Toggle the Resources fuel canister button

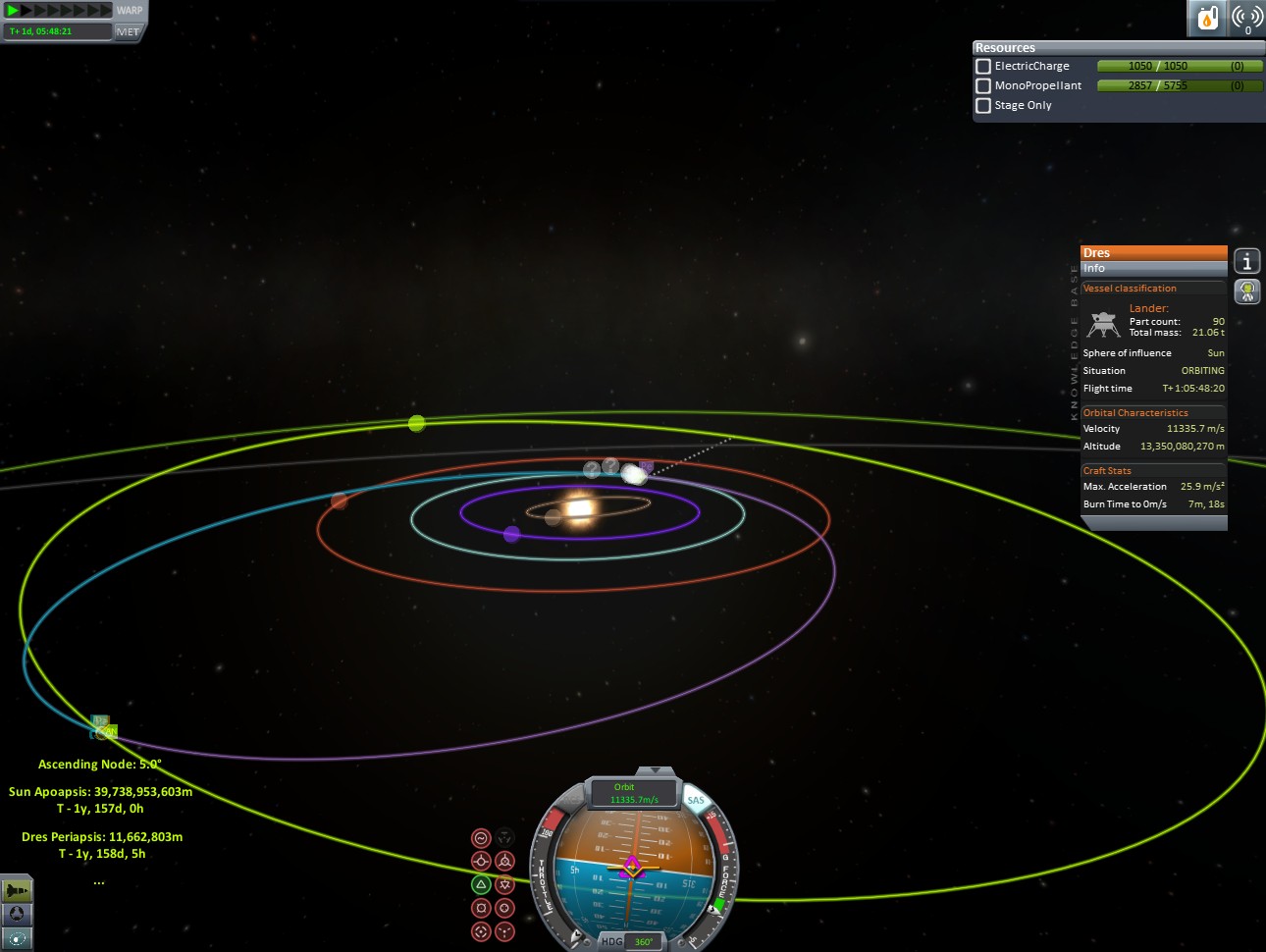tap(1208, 18)
